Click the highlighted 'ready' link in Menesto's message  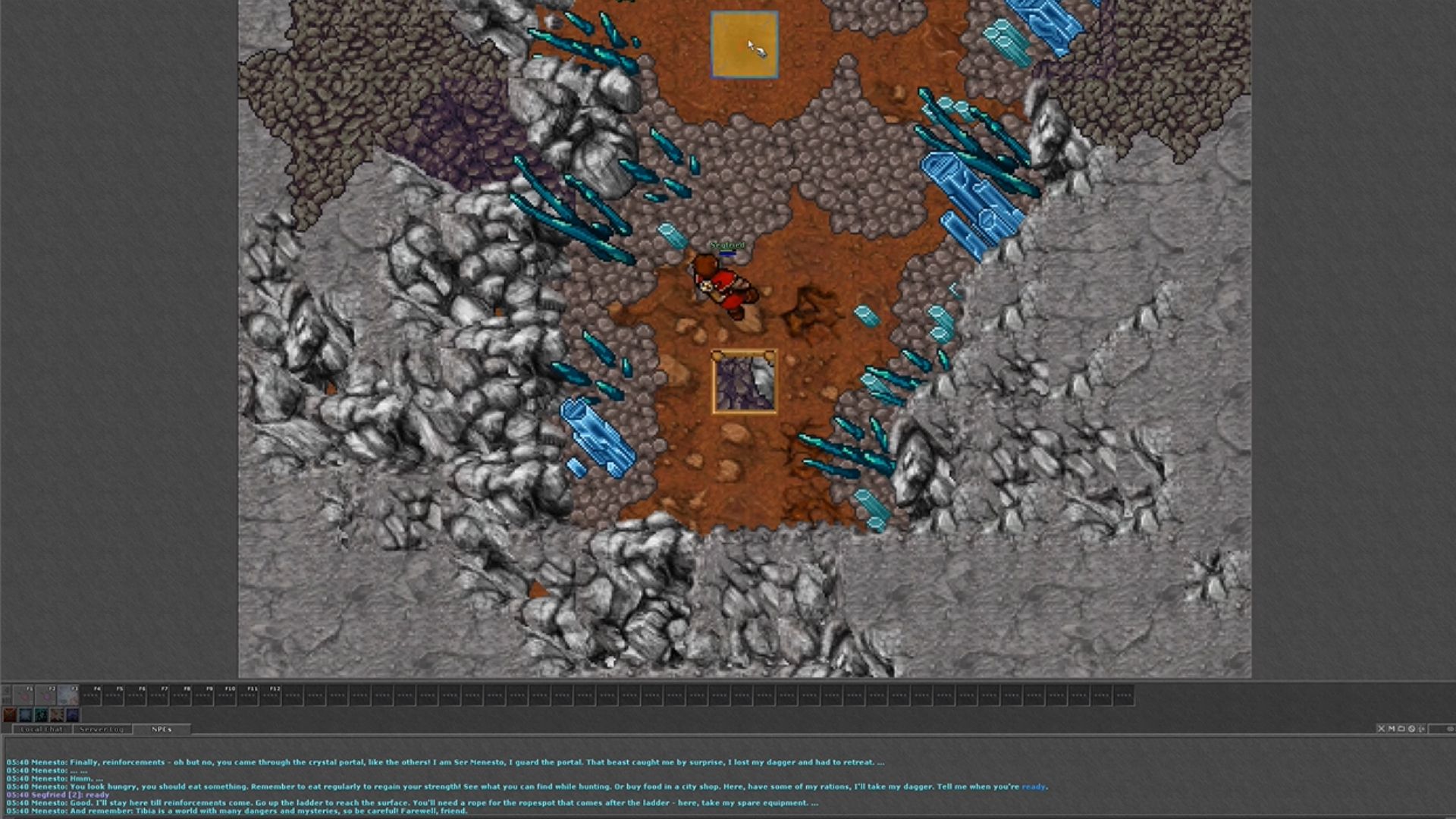(x=1034, y=786)
